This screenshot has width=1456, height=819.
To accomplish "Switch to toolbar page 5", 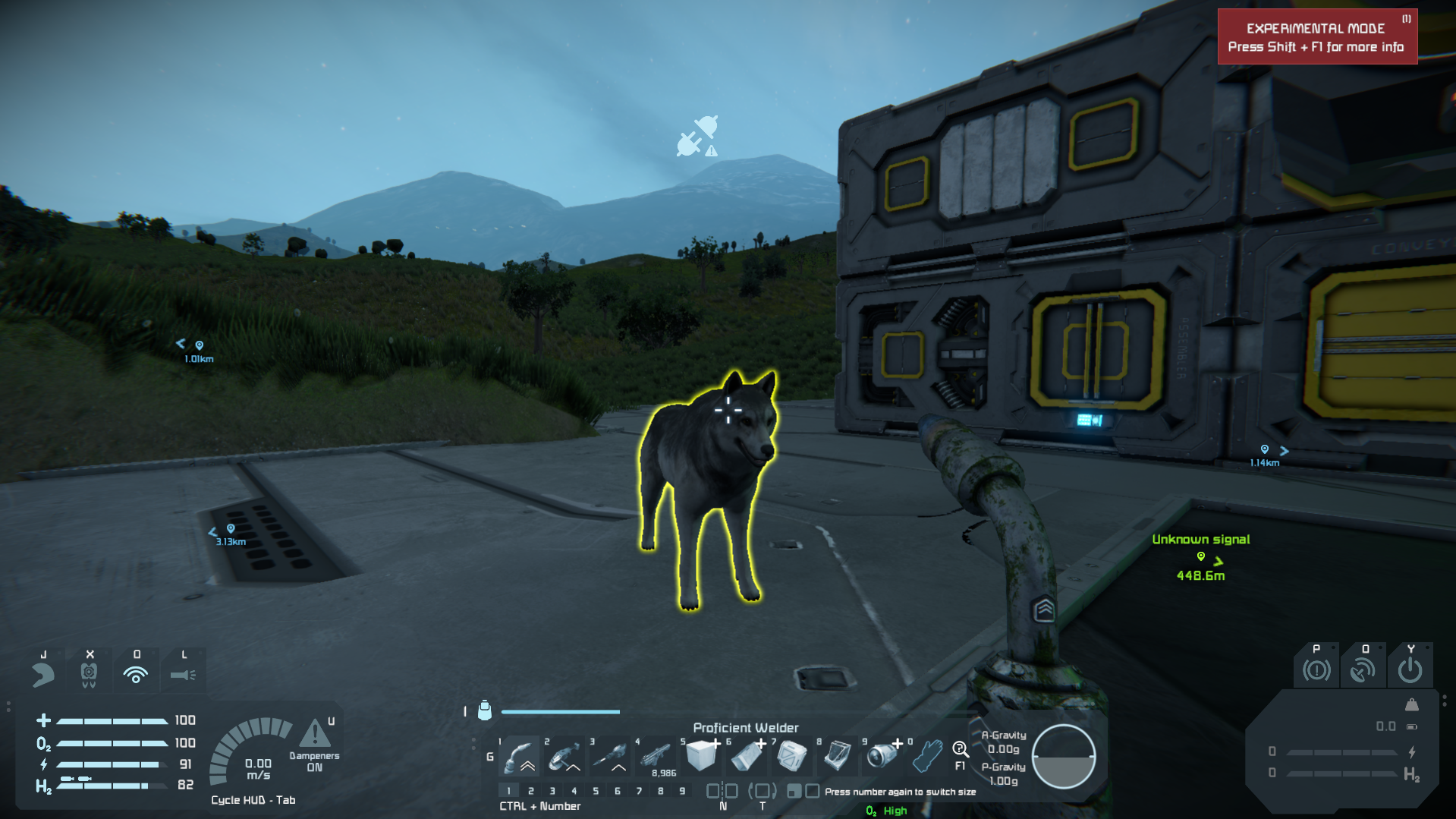I will pos(596,791).
